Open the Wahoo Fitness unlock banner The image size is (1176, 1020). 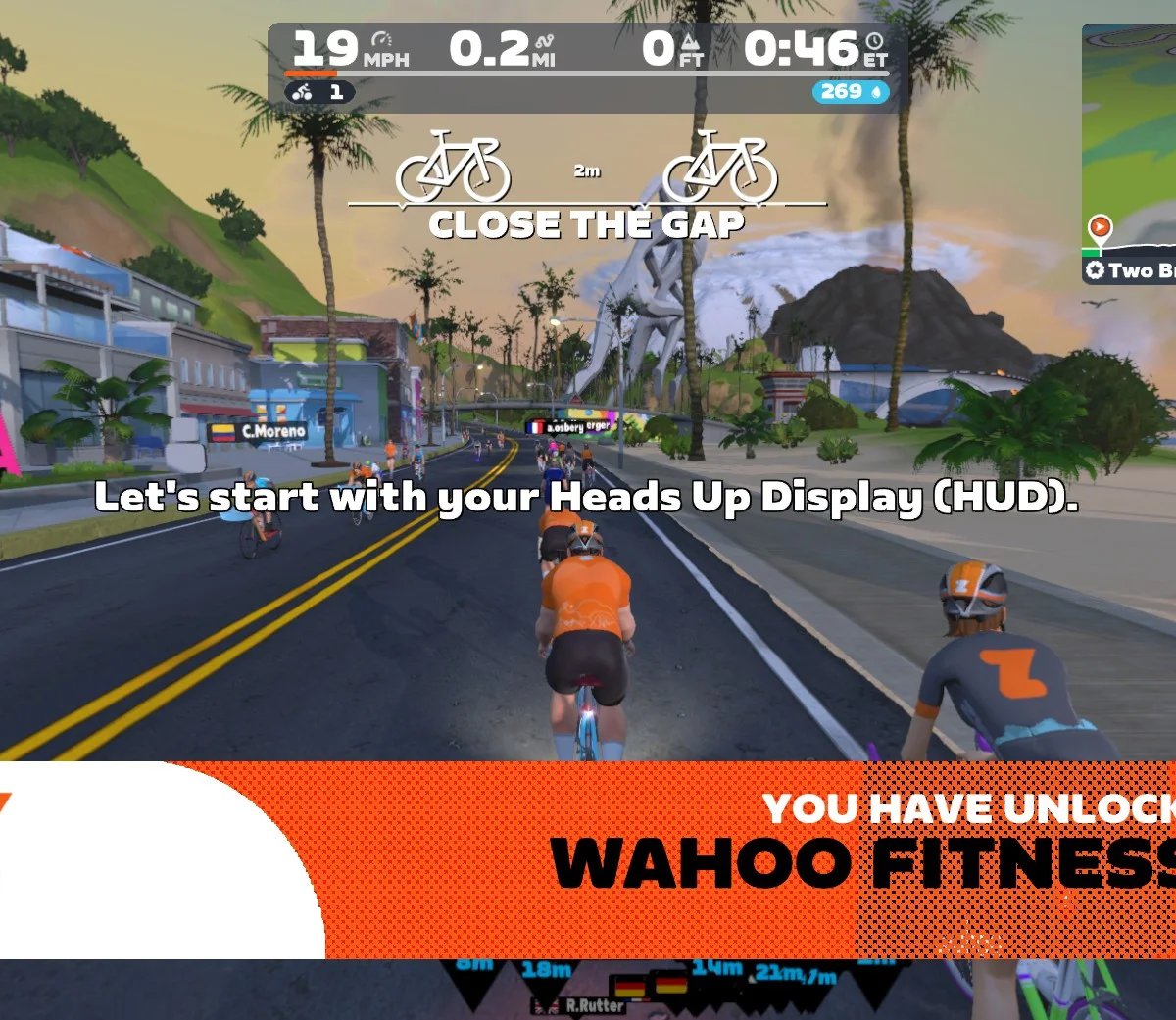(686, 859)
